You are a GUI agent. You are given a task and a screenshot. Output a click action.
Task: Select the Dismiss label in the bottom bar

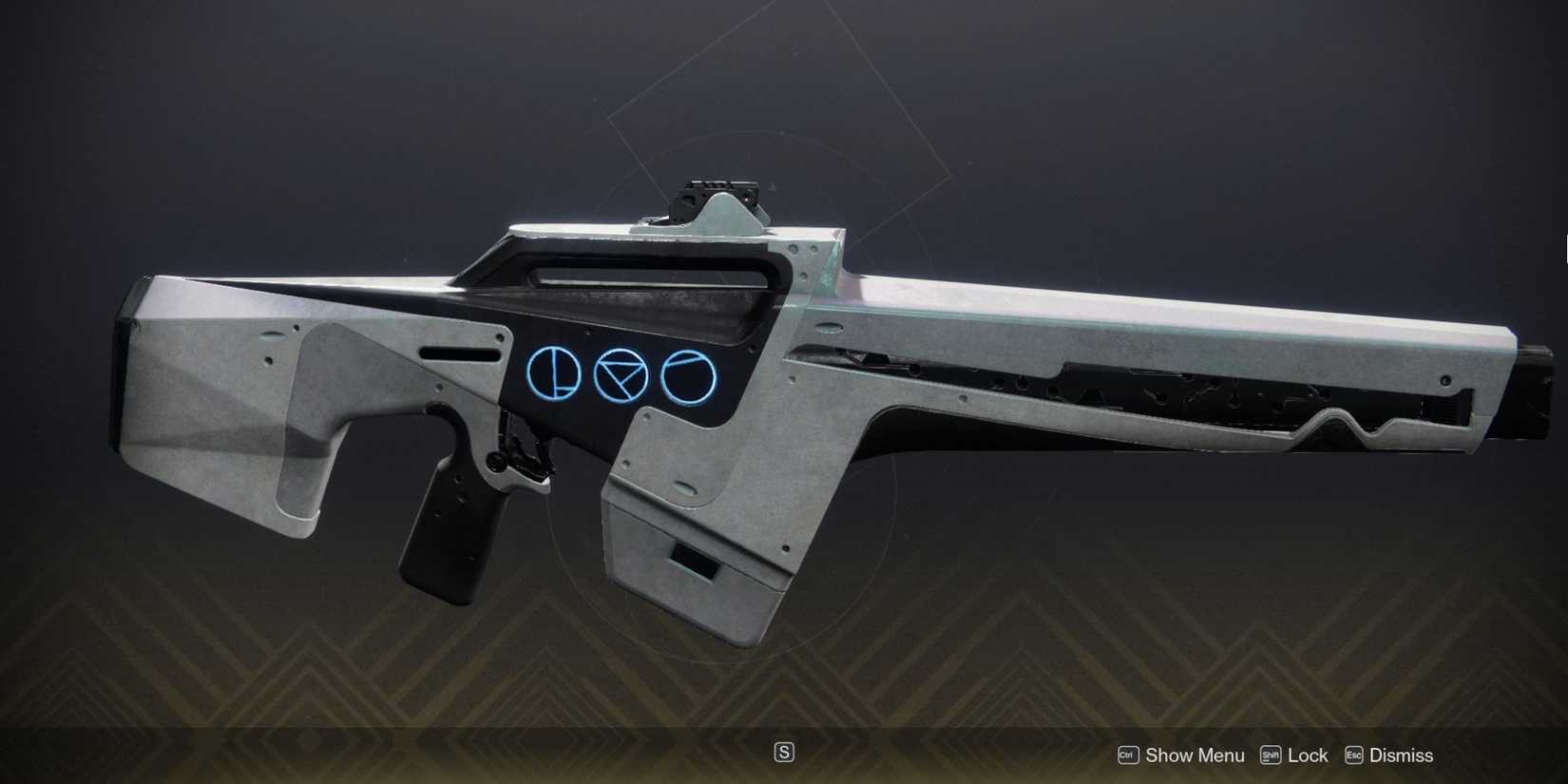(1402, 755)
